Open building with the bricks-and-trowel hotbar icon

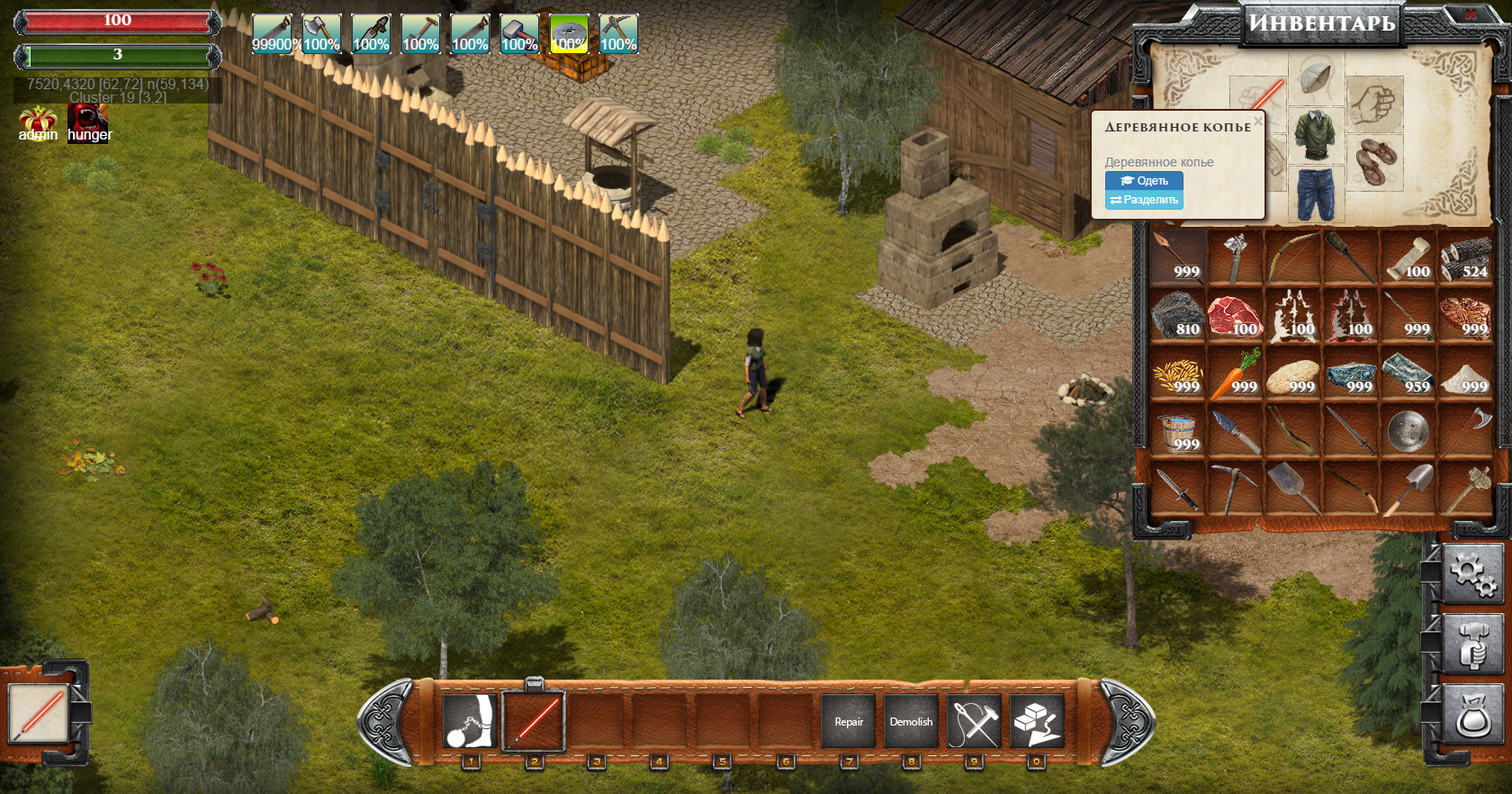point(1037,721)
